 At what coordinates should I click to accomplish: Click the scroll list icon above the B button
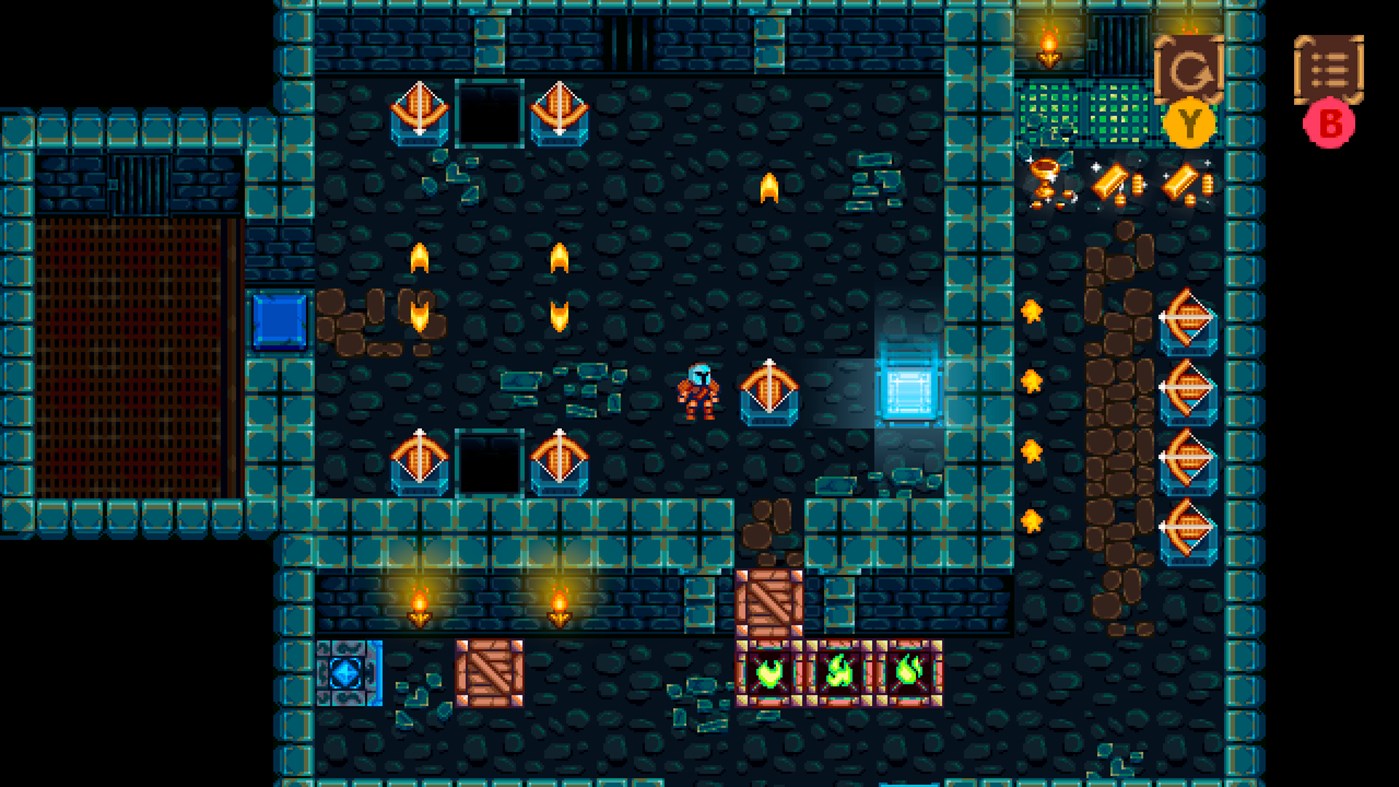click(x=1328, y=70)
